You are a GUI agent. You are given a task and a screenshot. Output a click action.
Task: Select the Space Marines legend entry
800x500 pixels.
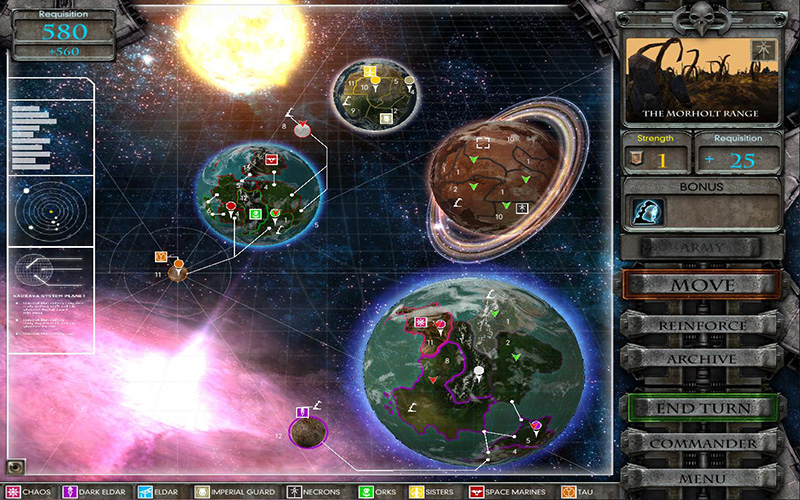(507, 492)
